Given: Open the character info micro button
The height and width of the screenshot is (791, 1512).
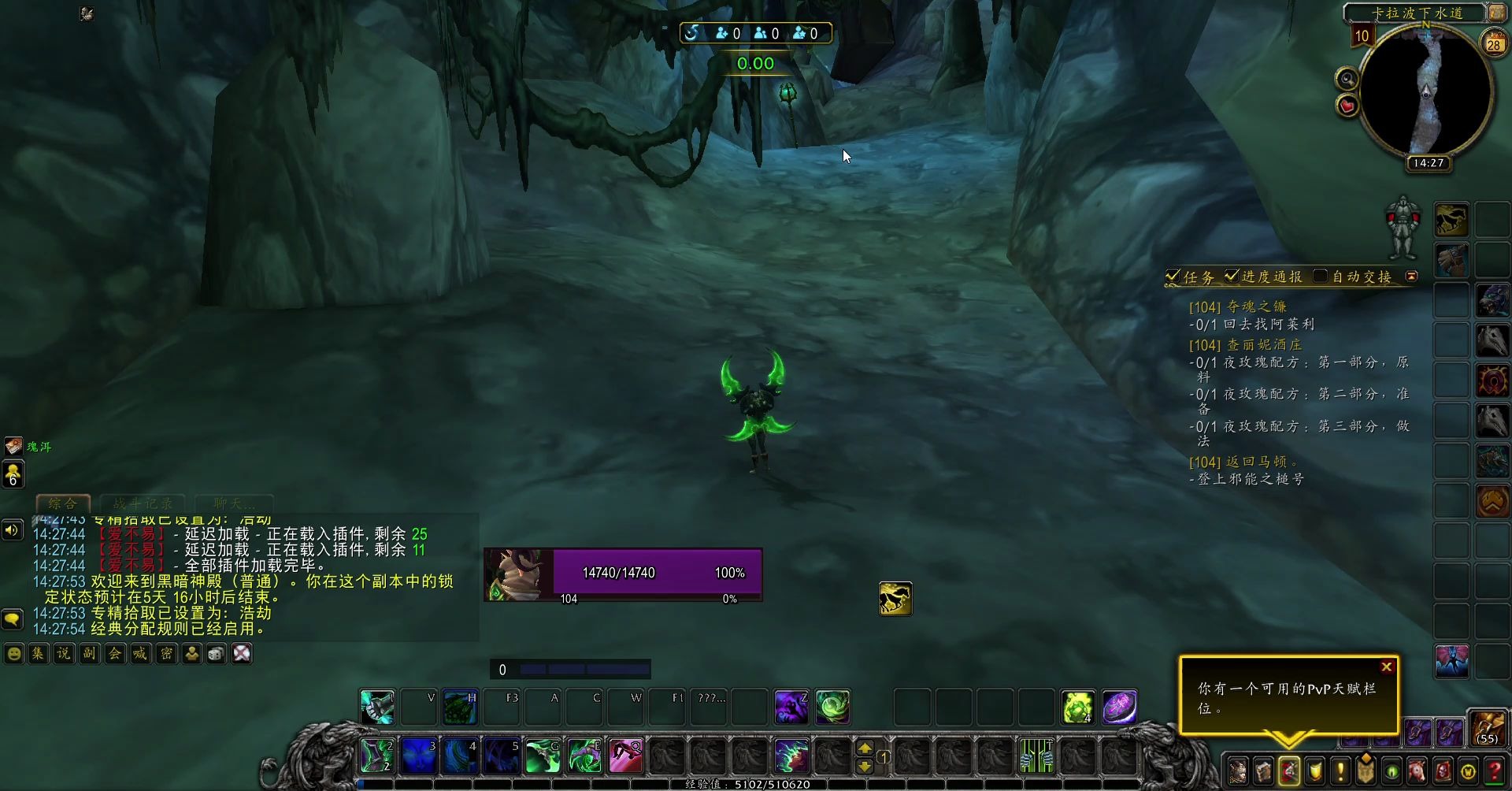Looking at the screenshot, I should click(1238, 771).
